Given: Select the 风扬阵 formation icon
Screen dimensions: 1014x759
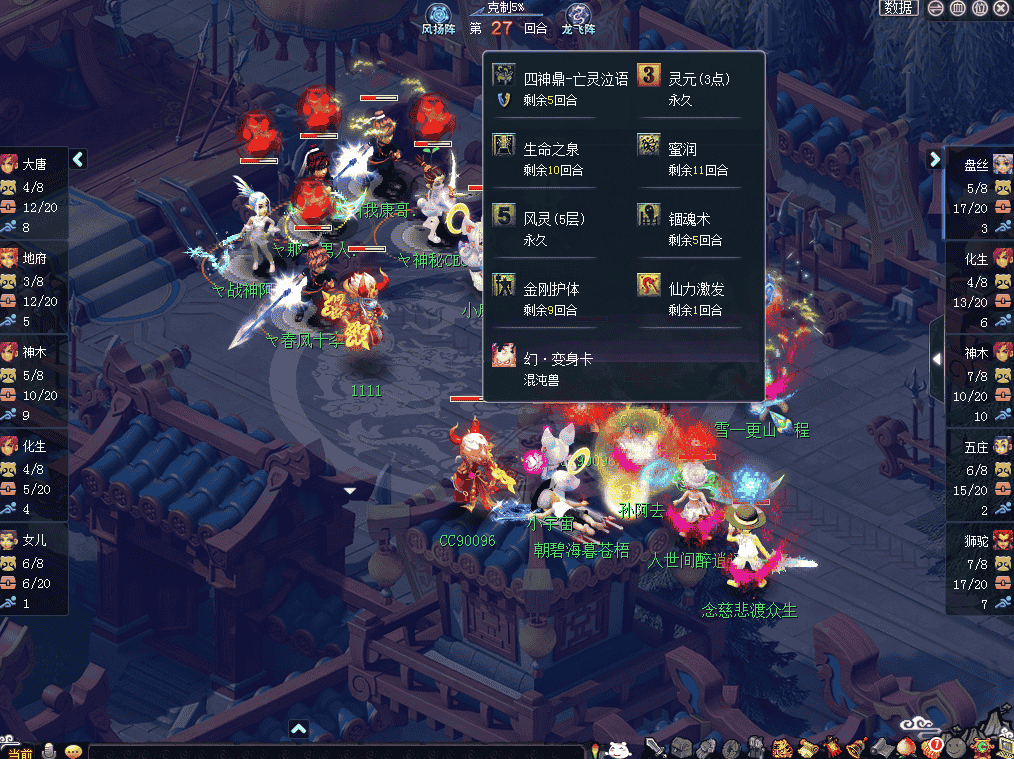Looking at the screenshot, I should (x=437, y=14).
